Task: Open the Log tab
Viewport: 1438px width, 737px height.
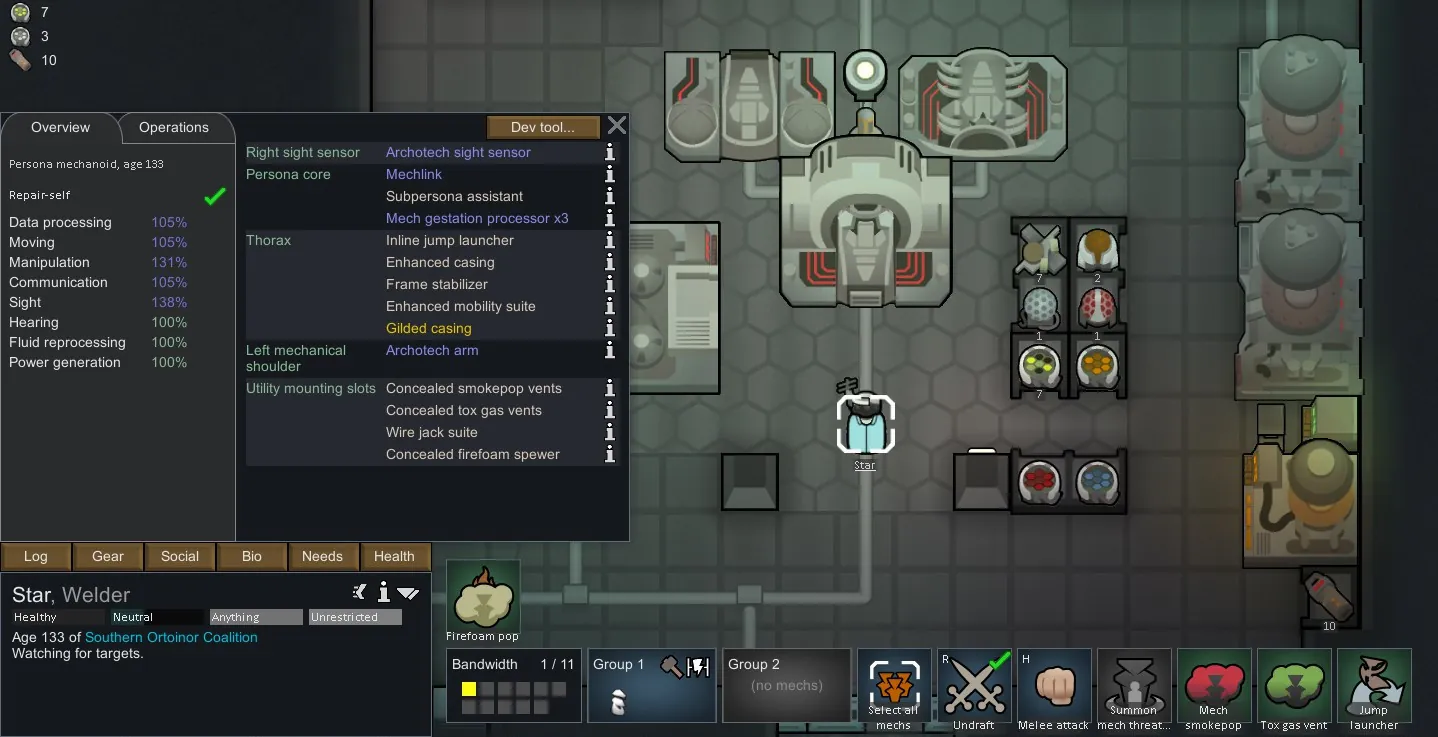Action: [x=36, y=557]
